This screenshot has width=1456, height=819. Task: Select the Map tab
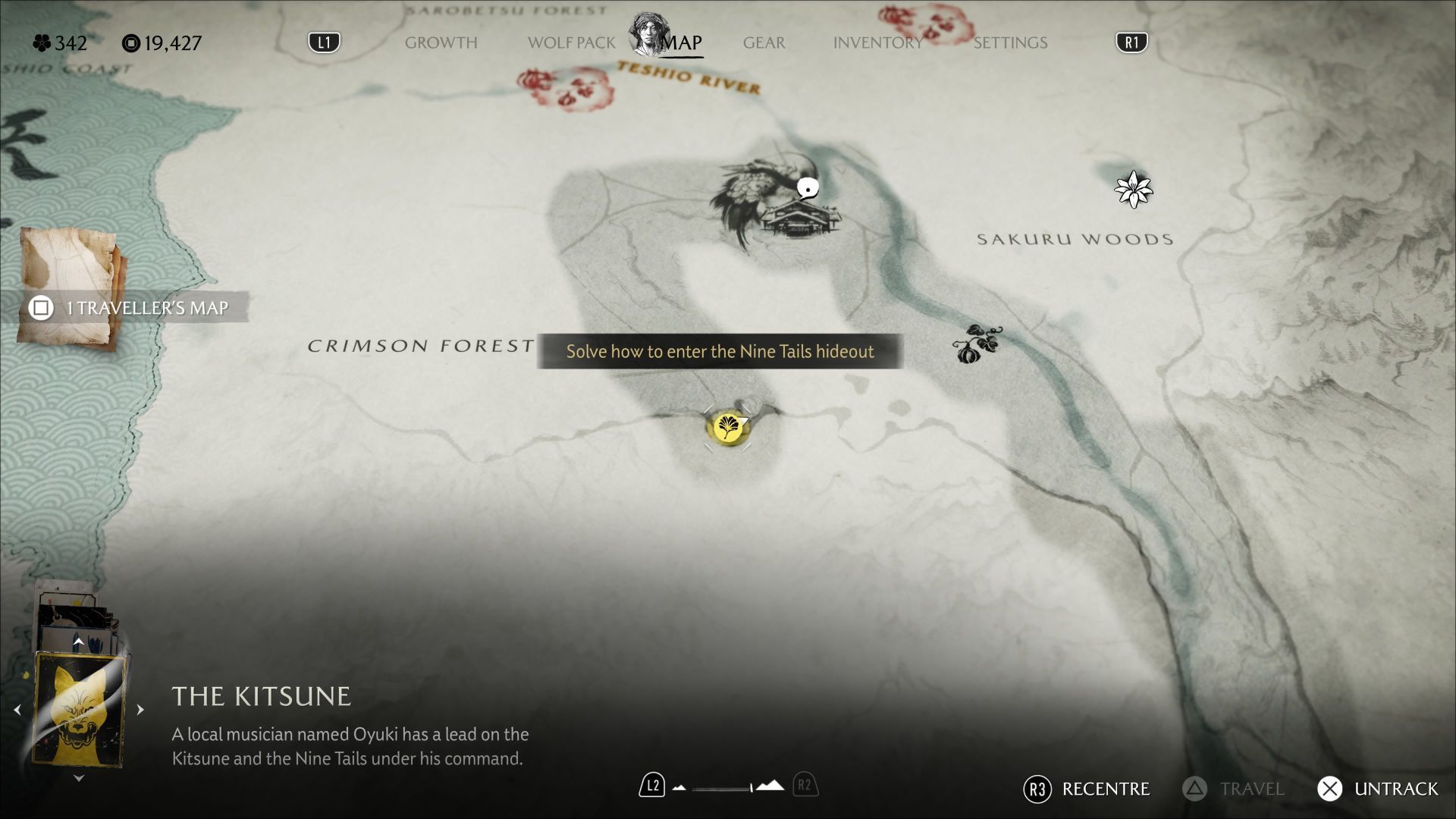[680, 42]
